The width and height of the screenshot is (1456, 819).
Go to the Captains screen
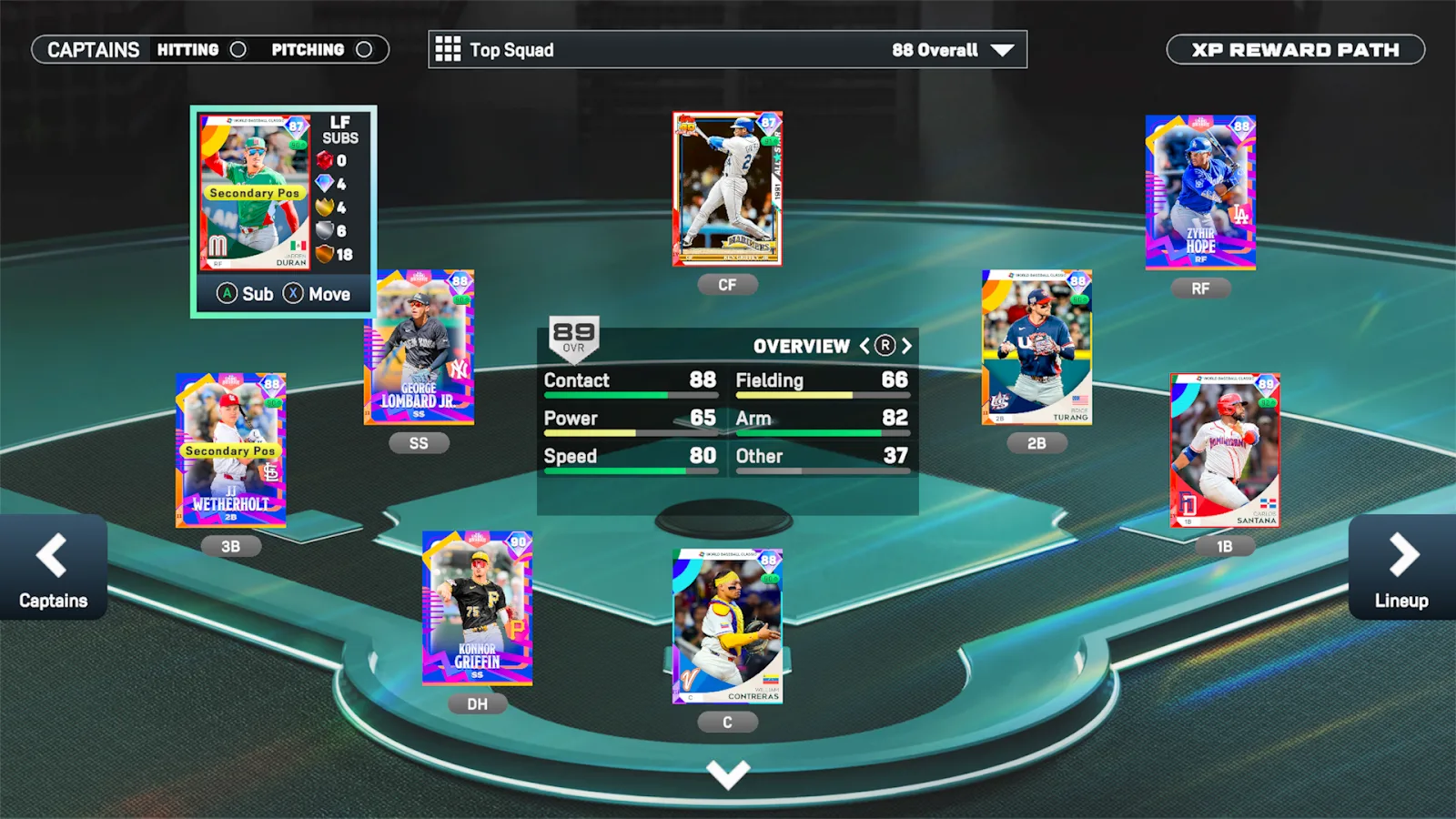53,568
